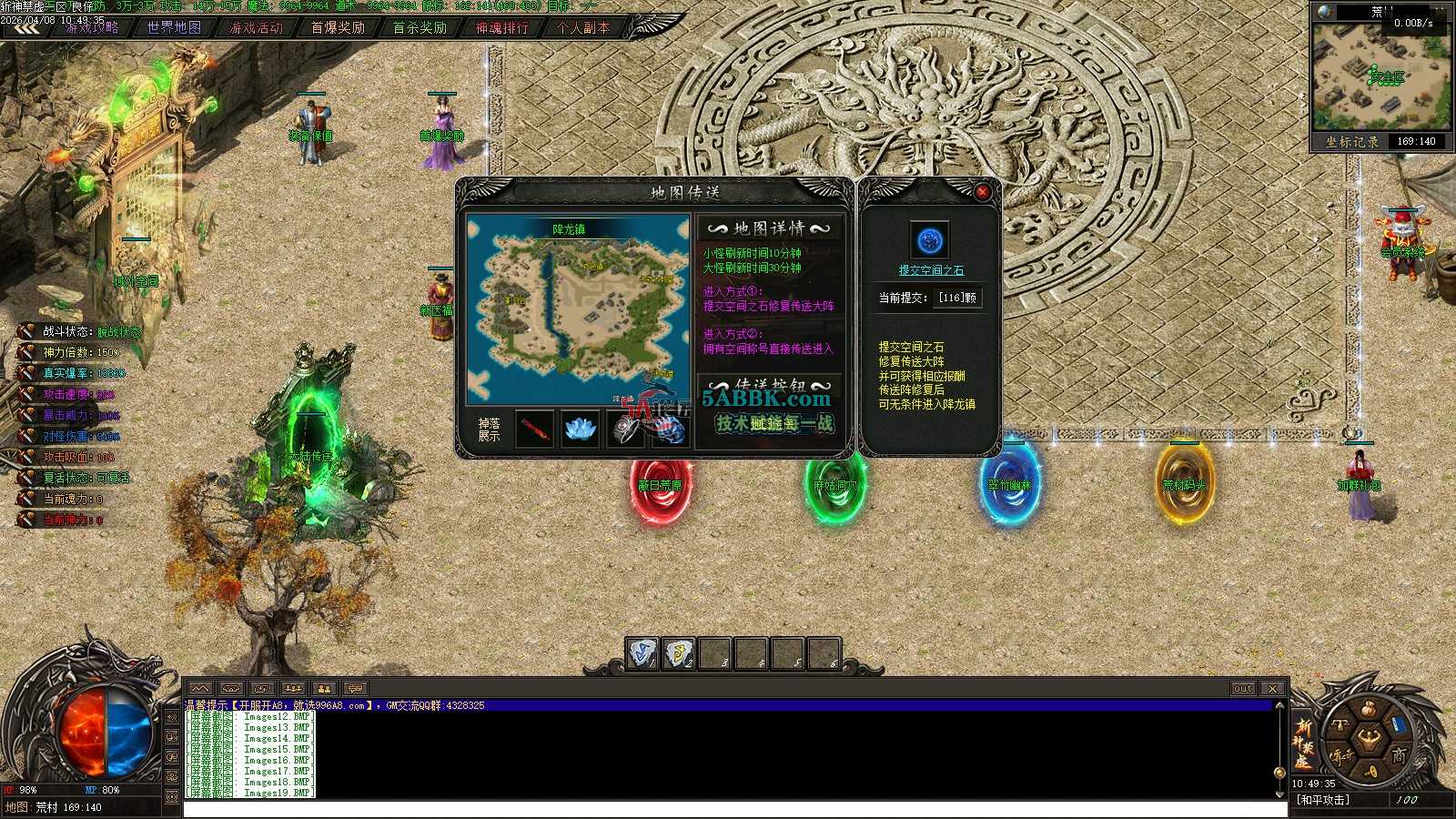
Task: Toggle the 和平攻击 attack mode
Action: (x=1324, y=801)
